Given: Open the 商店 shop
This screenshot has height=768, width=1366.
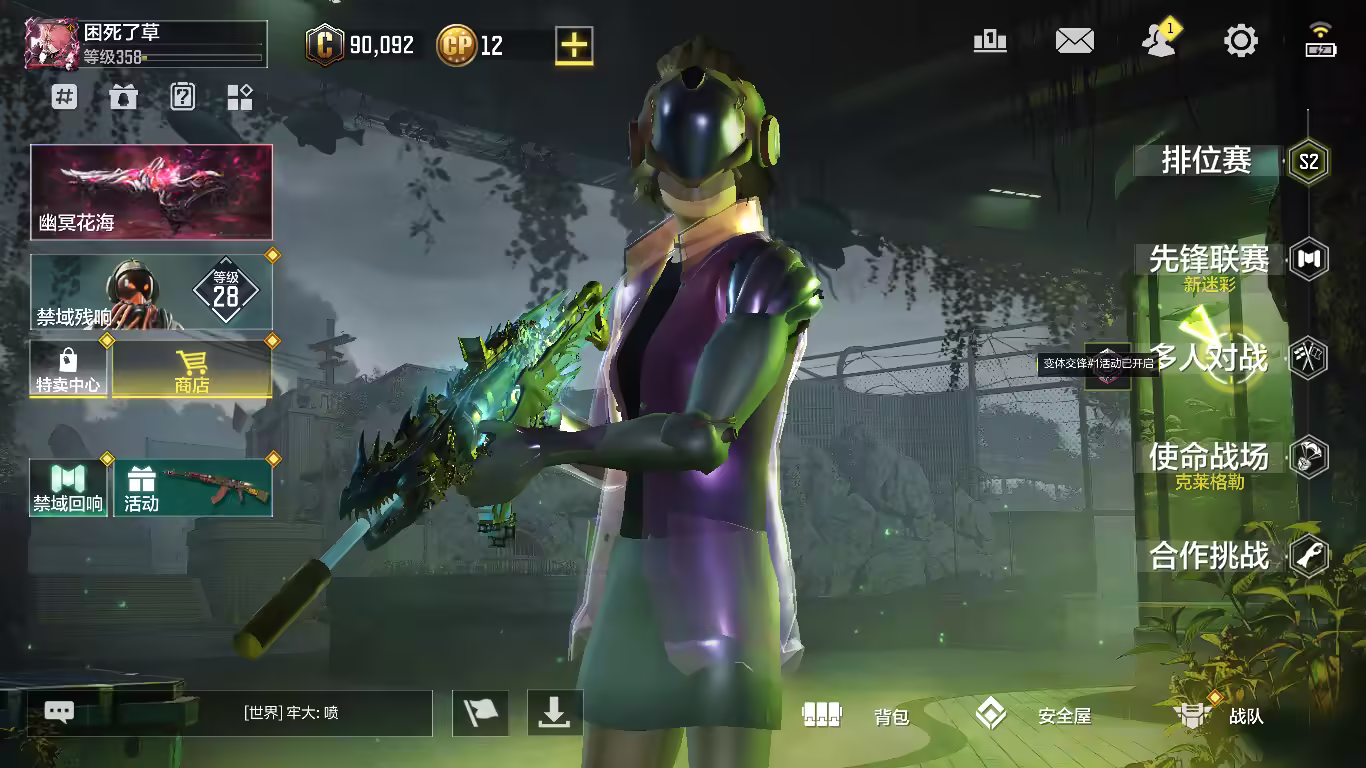Looking at the screenshot, I should click(x=191, y=369).
